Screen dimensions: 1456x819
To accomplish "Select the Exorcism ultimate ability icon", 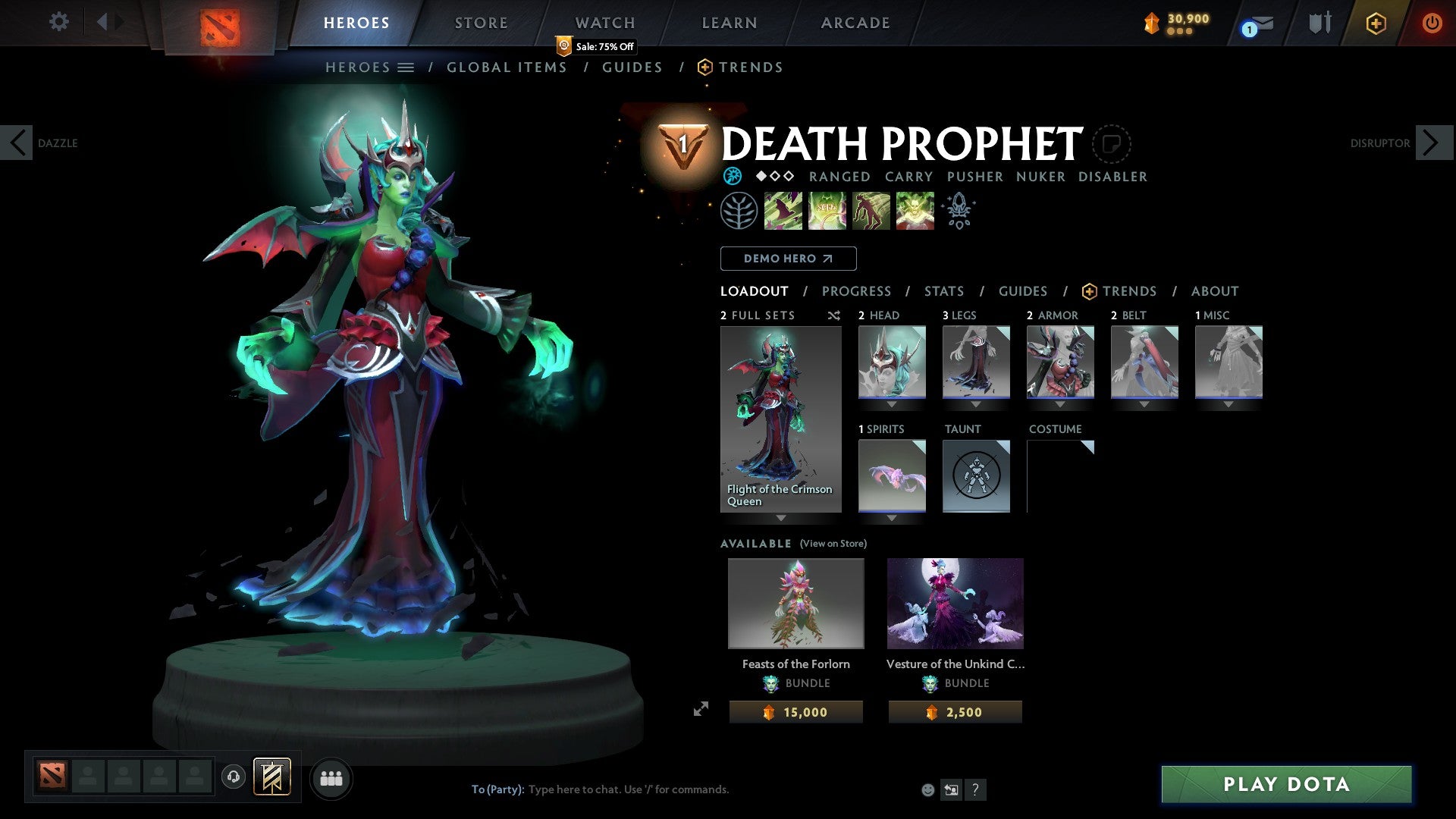I will (915, 210).
